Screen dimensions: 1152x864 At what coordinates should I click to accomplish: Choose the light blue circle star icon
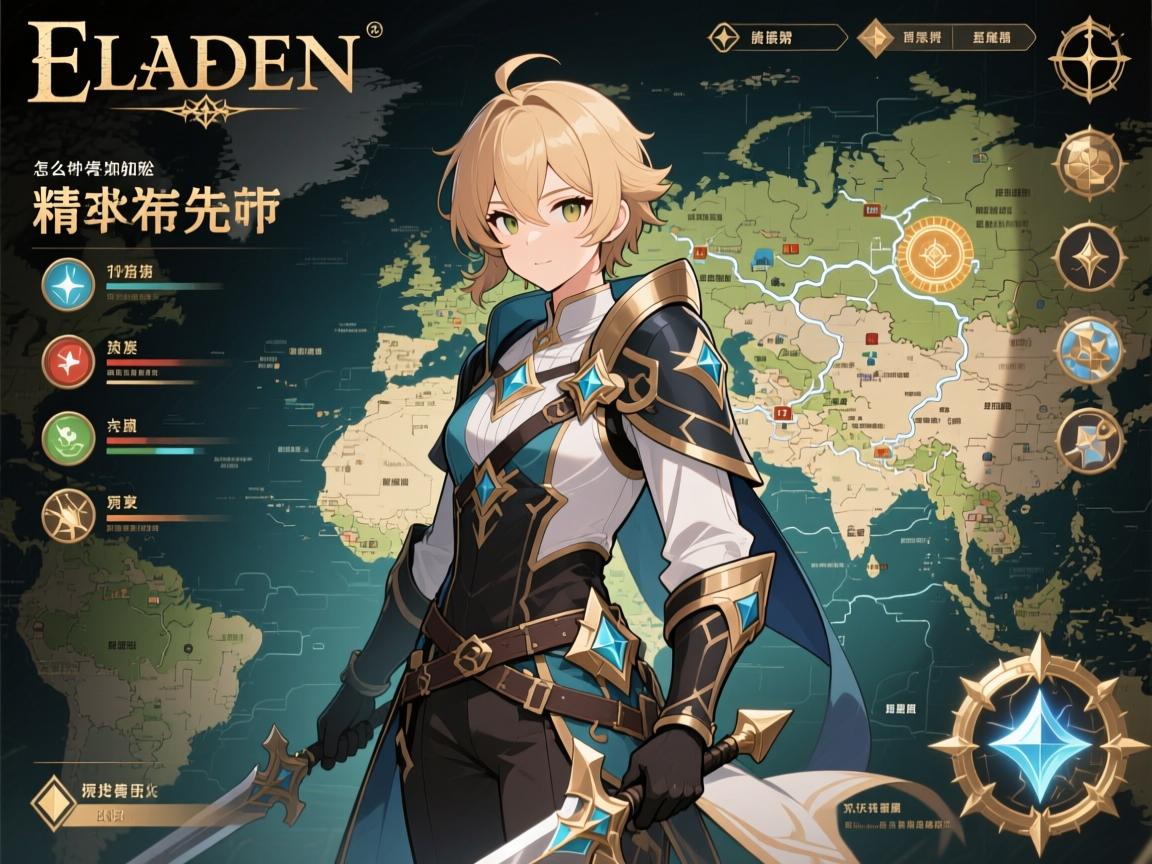[1090, 350]
